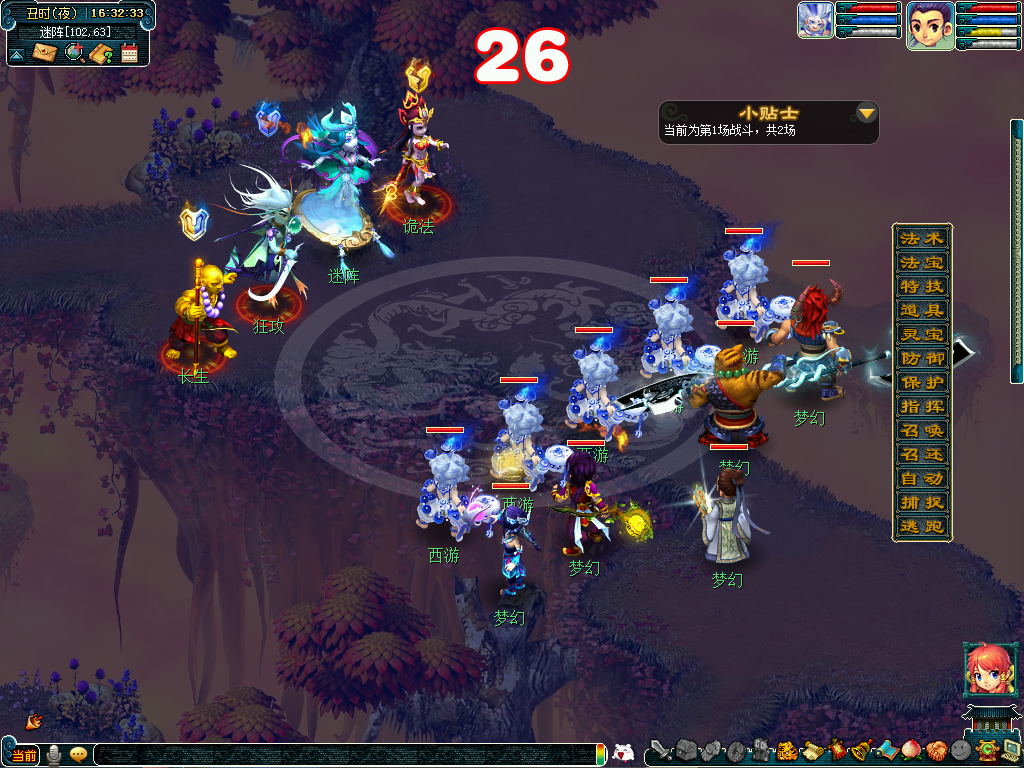Choose the 防御 defend command
This screenshot has height=768, width=1024.
921,359
